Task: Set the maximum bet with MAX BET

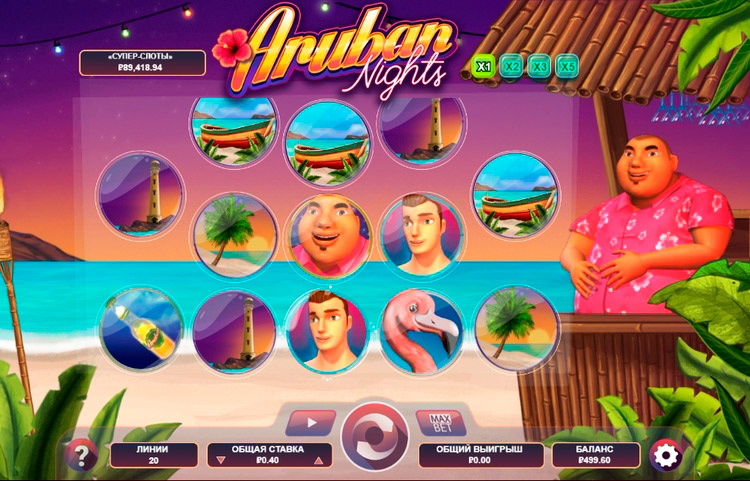Action: click(440, 421)
